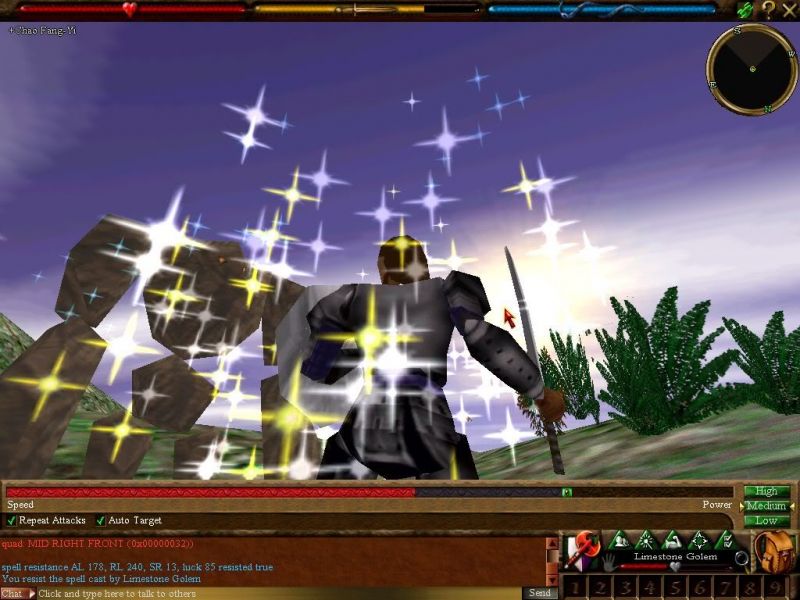Send the chat message
This screenshot has height=600, width=800.
pyautogui.click(x=539, y=594)
